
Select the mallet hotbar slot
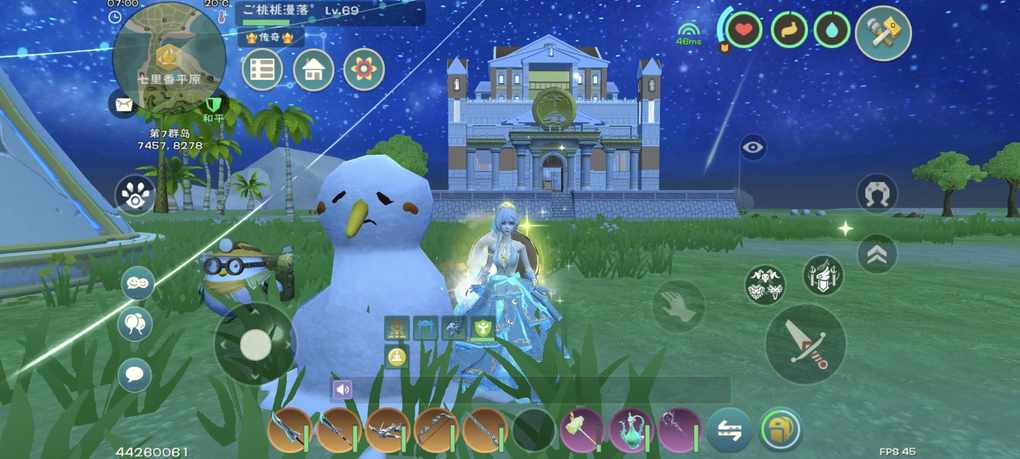pyautogui.click(x=582, y=430)
